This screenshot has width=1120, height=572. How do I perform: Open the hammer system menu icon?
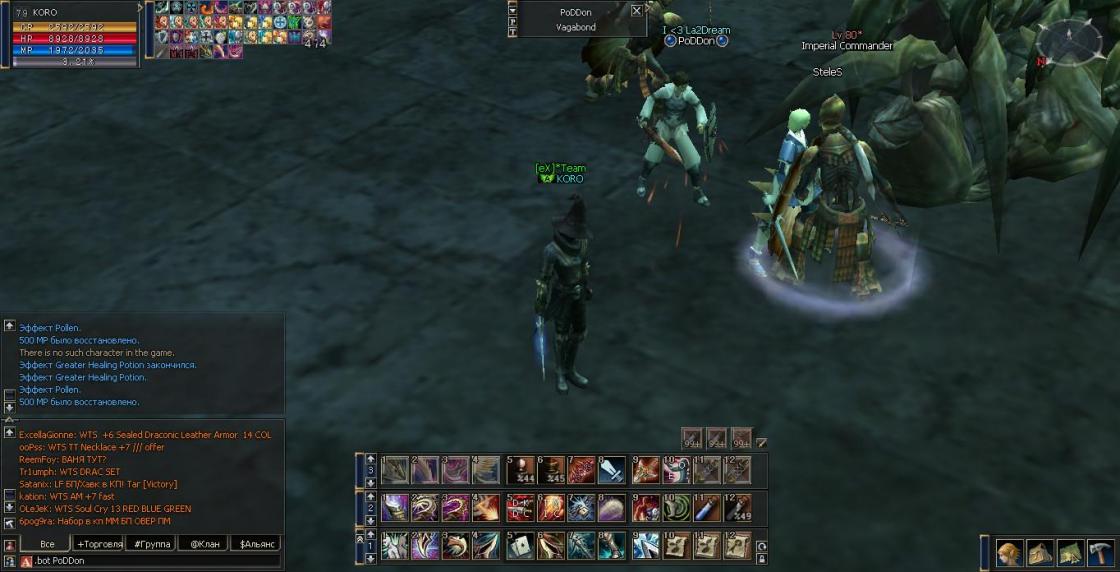(1100, 553)
